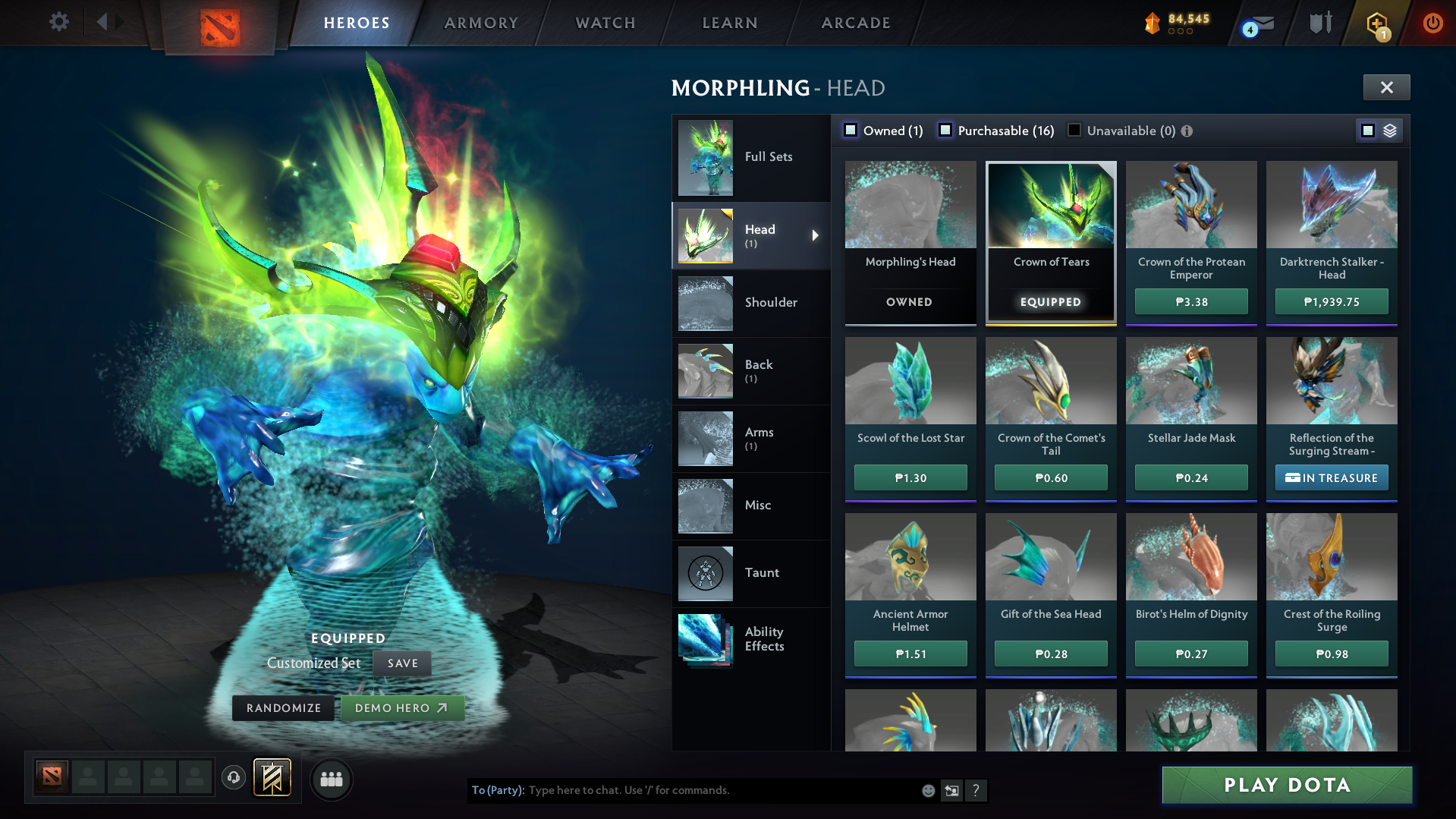Screen dimensions: 1456x819
Task: Click the red power/logout icon
Action: tap(1432, 23)
